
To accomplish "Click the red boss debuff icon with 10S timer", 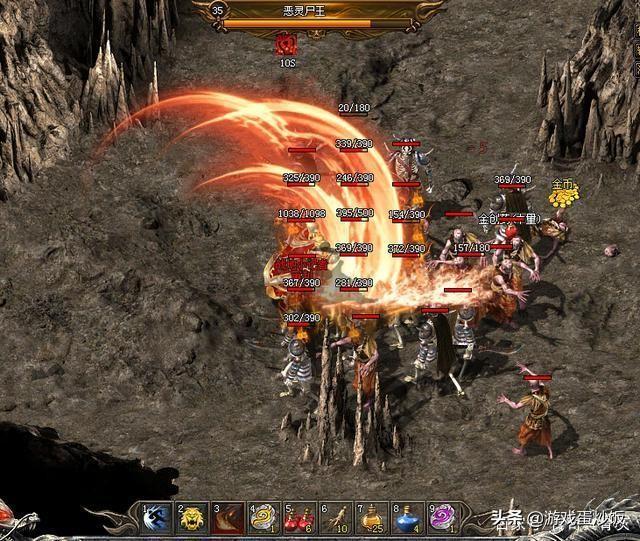I will 287,43.
